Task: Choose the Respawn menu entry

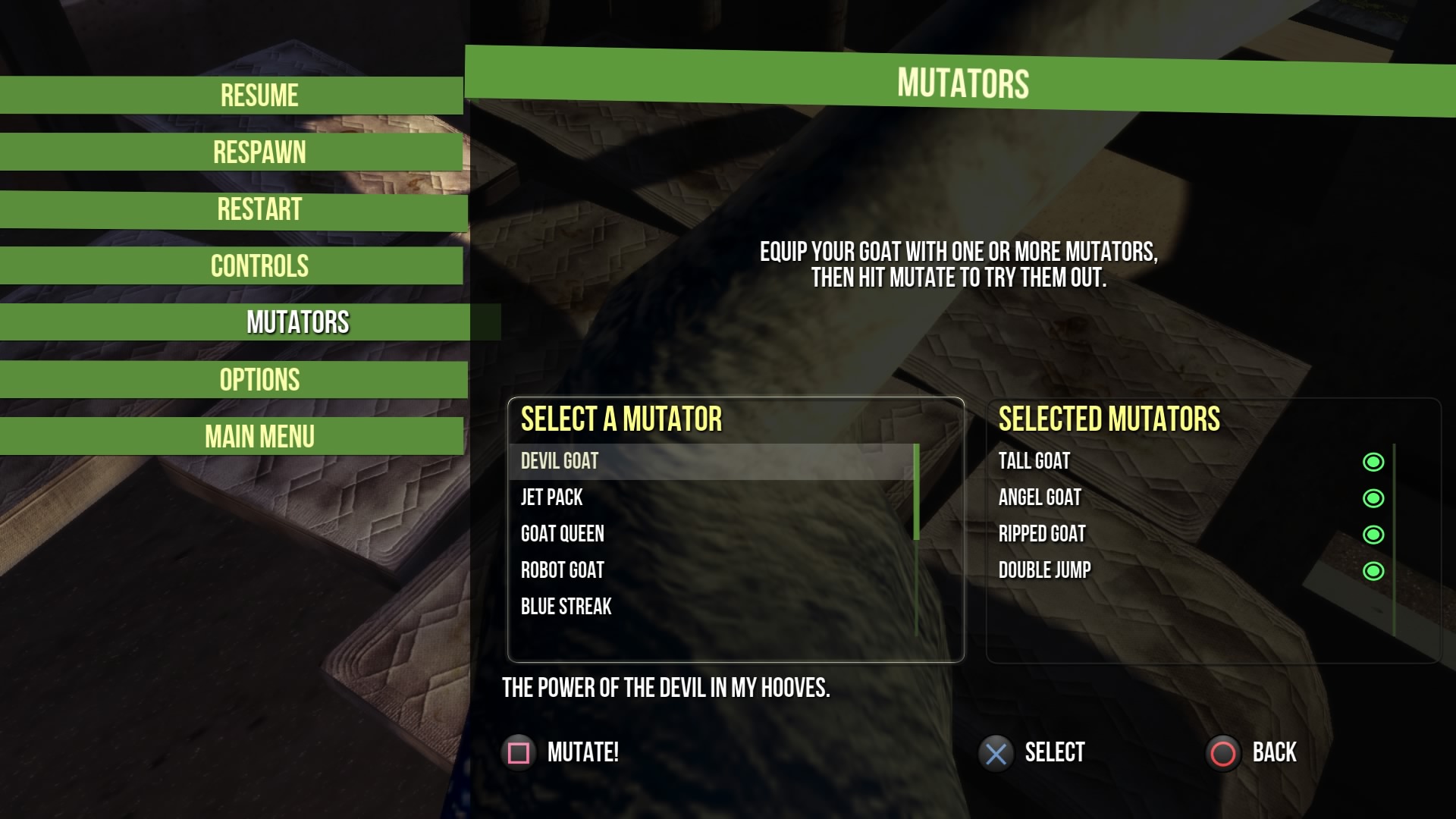Action: (259, 152)
